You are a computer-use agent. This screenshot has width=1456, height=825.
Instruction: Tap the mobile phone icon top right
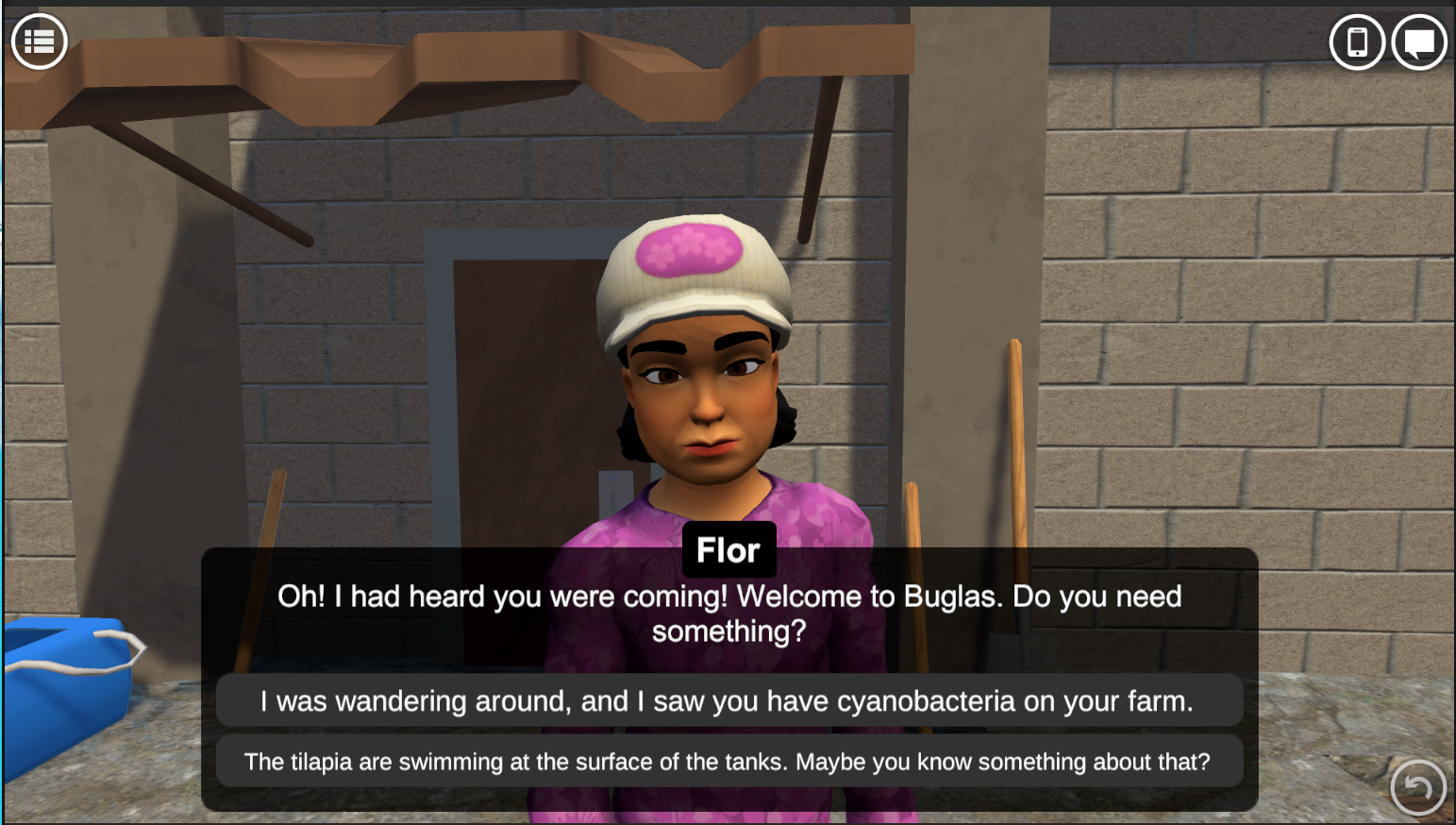click(x=1357, y=42)
